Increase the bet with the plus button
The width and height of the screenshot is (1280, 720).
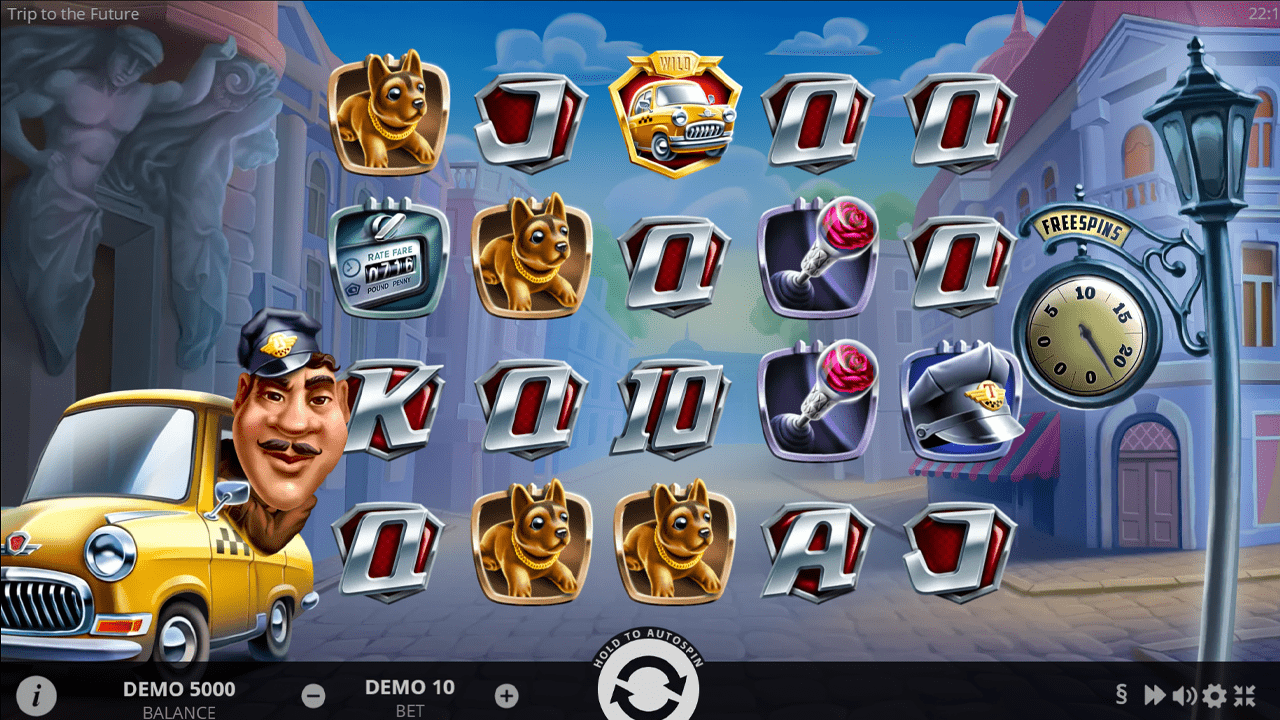pyautogui.click(x=507, y=695)
